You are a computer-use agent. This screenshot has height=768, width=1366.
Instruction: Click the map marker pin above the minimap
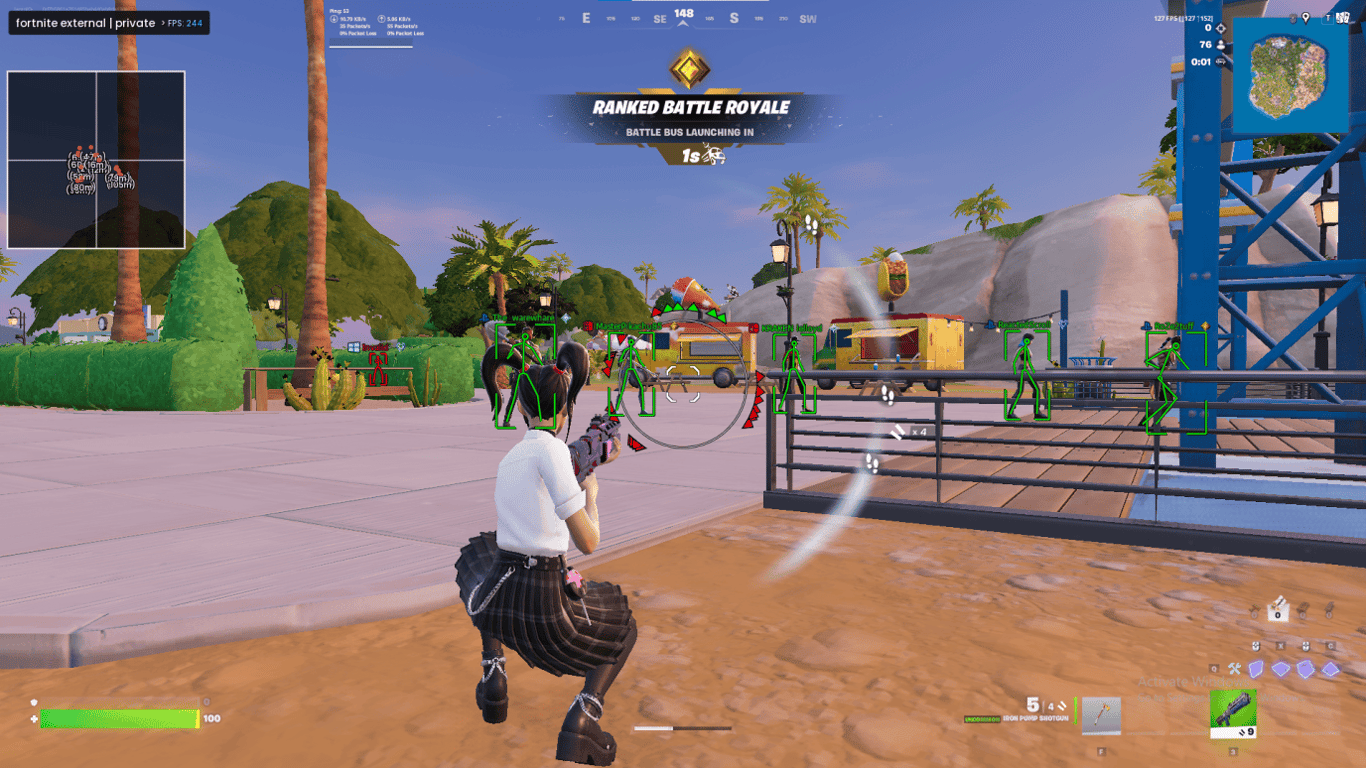(1306, 19)
